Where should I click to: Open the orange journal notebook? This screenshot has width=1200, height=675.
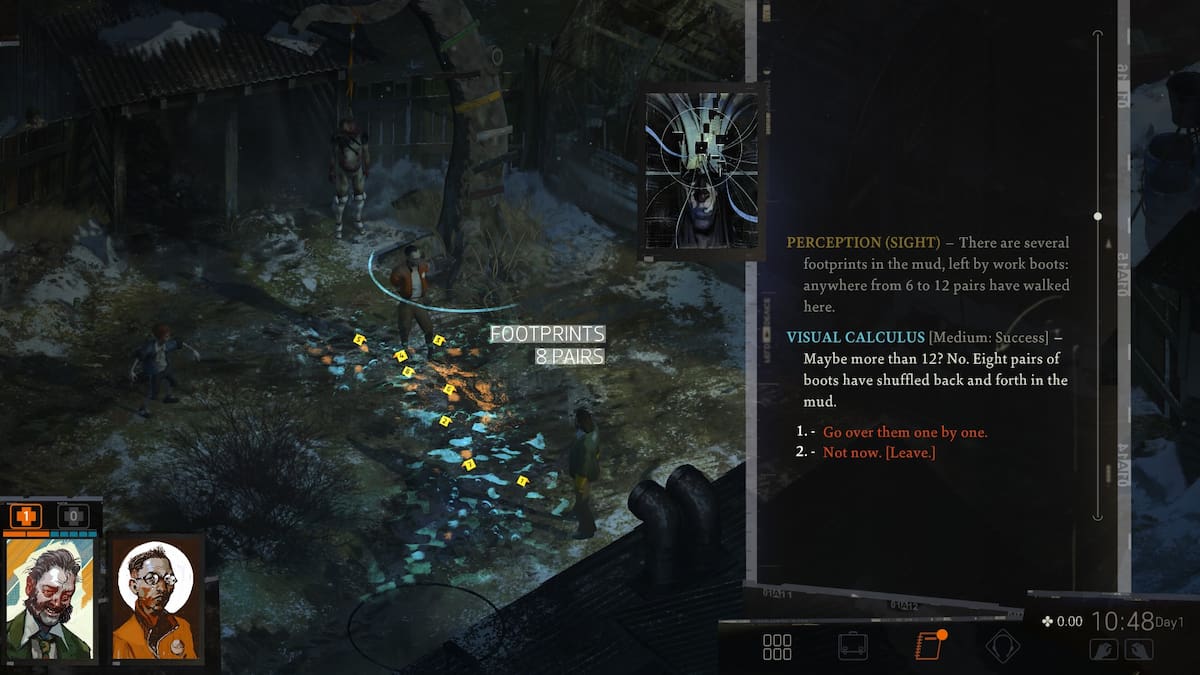[x=929, y=646]
